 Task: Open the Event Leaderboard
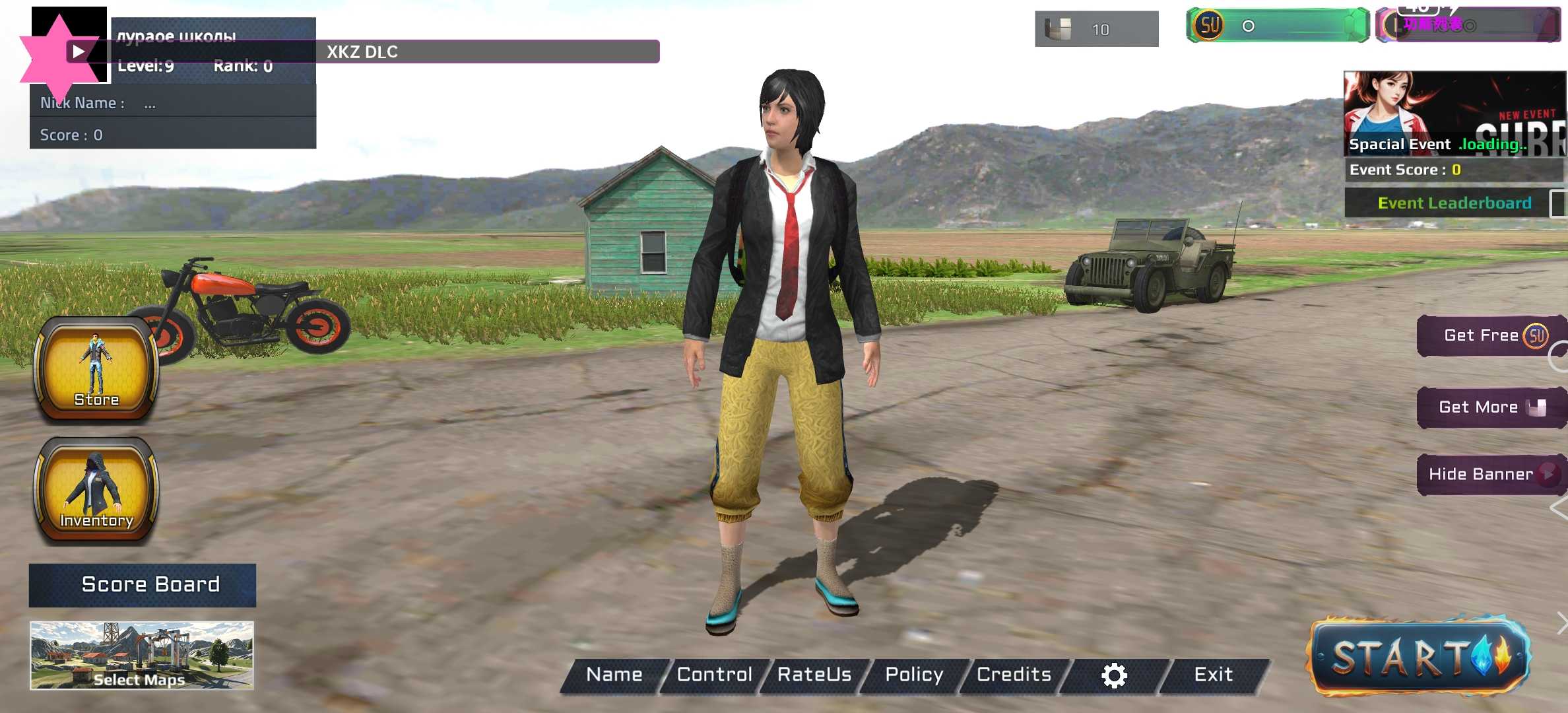pos(1454,203)
